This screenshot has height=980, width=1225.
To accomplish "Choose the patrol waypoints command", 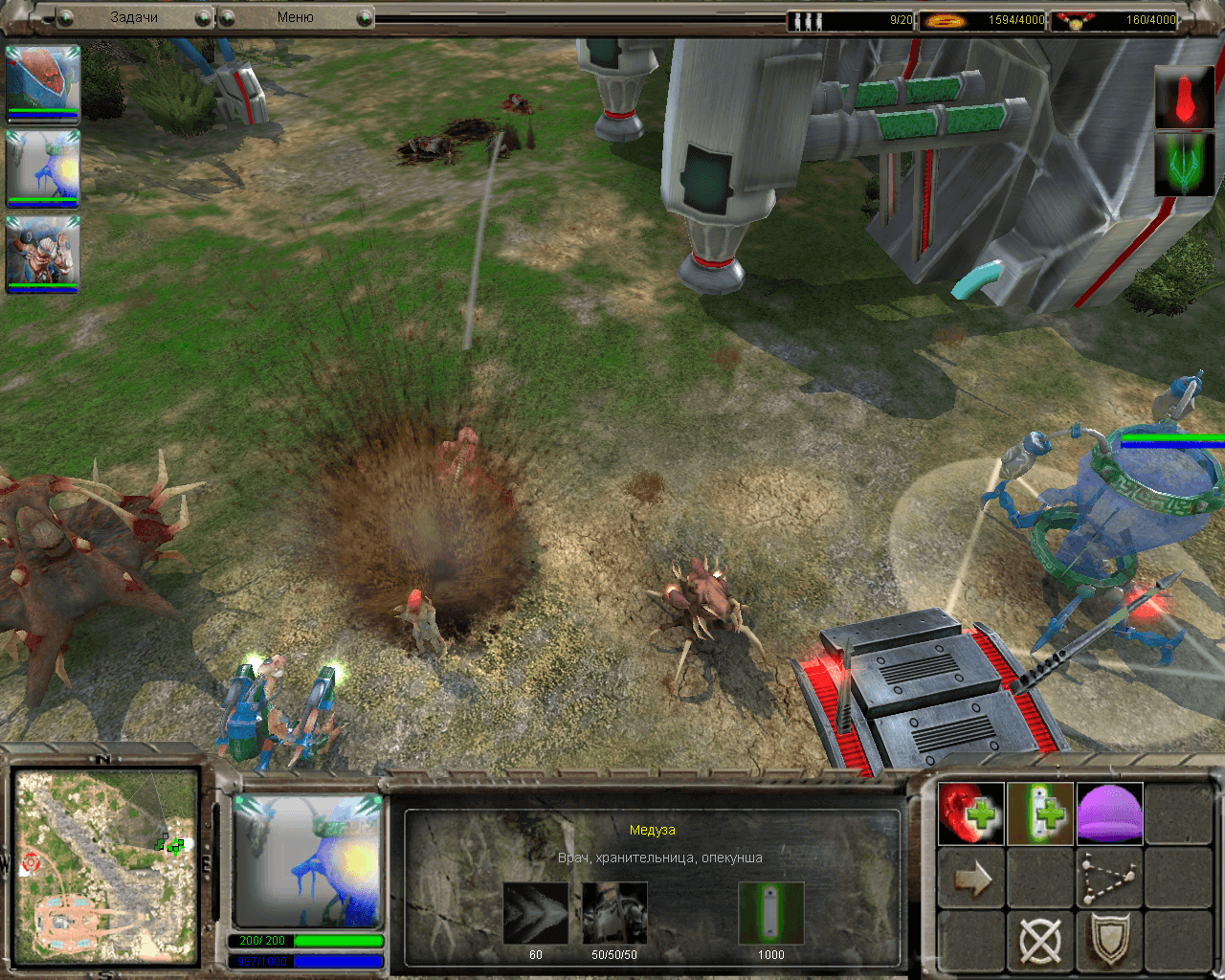I will (1110, 879).
